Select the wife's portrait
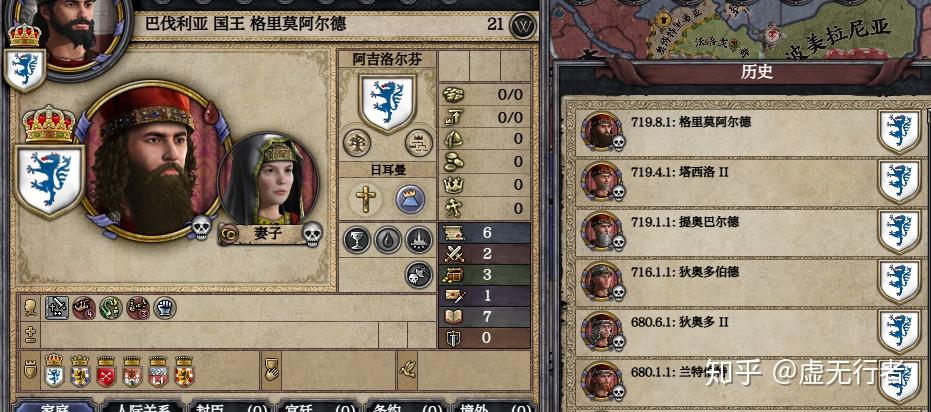Image resolution: width=931 pixels, height=412 pixels. click(267, 180)
